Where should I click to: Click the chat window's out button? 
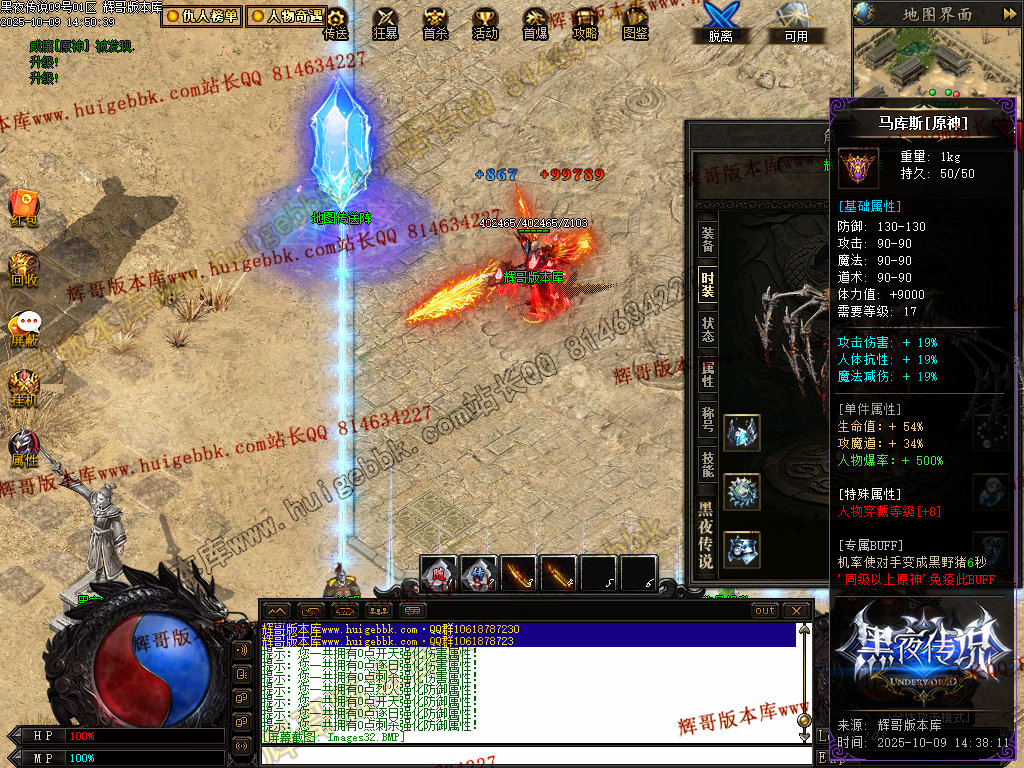765,610
